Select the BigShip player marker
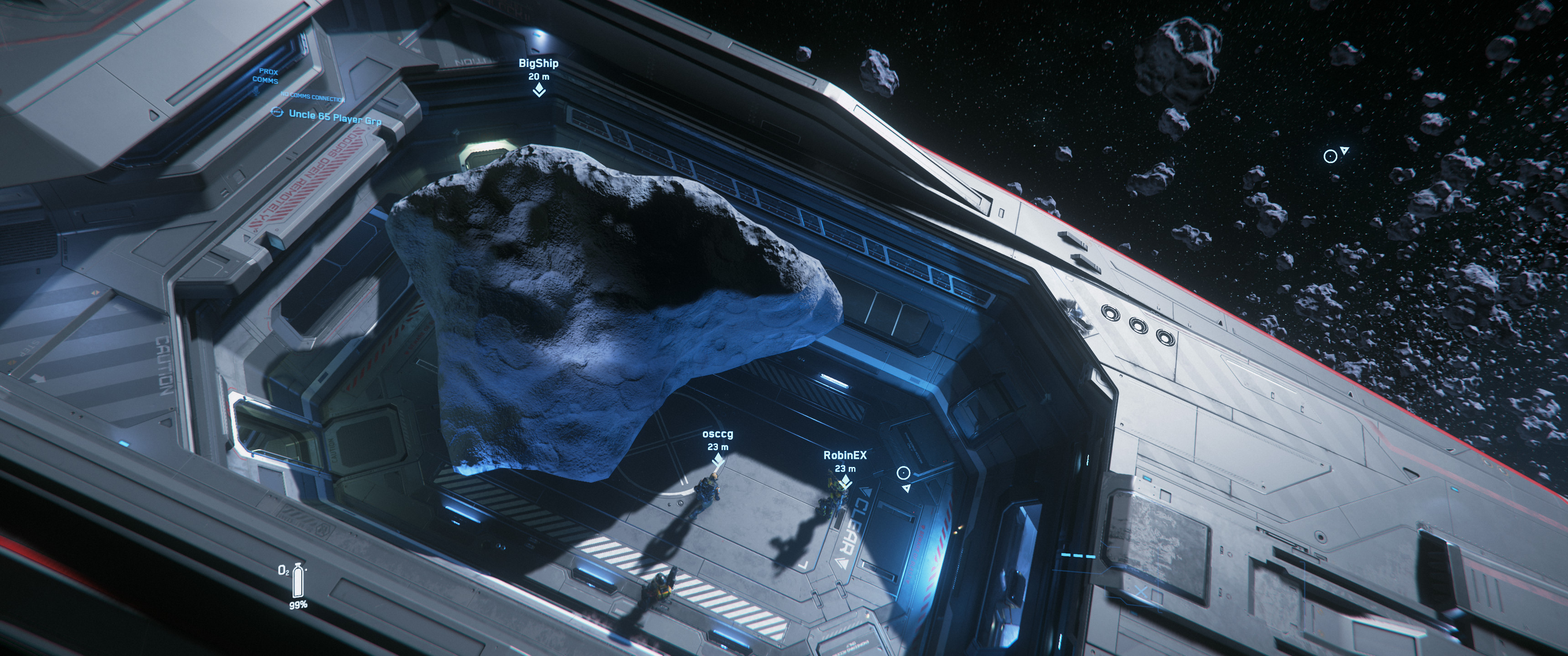The height and width of the screenshot is (656, 1568). 539,91
